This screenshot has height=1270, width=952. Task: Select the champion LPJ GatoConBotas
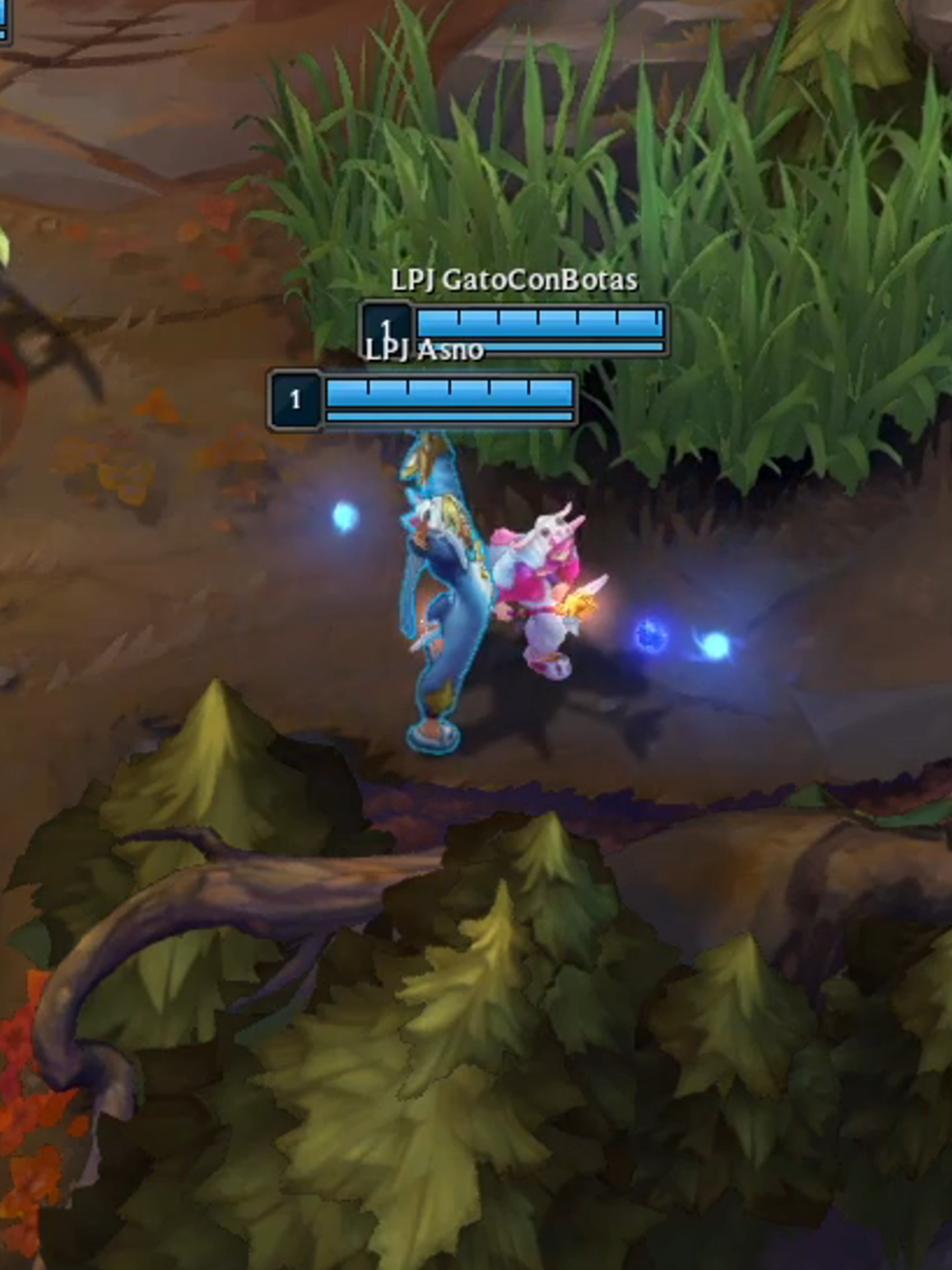438,591
